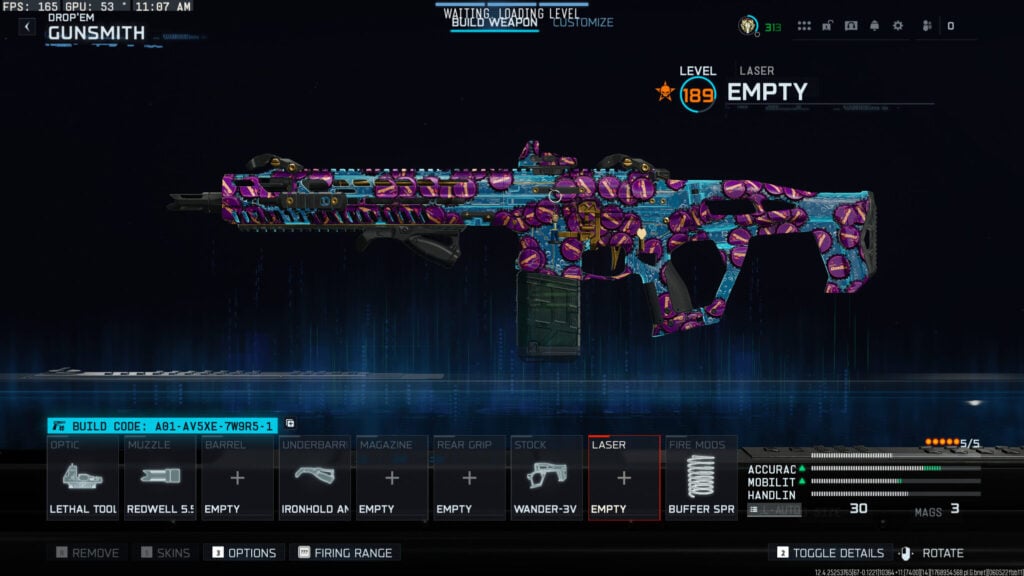Switch to the Build Weapon tab
The width and height of the screenshot is (1024, 576).
(x=493, y=22)
